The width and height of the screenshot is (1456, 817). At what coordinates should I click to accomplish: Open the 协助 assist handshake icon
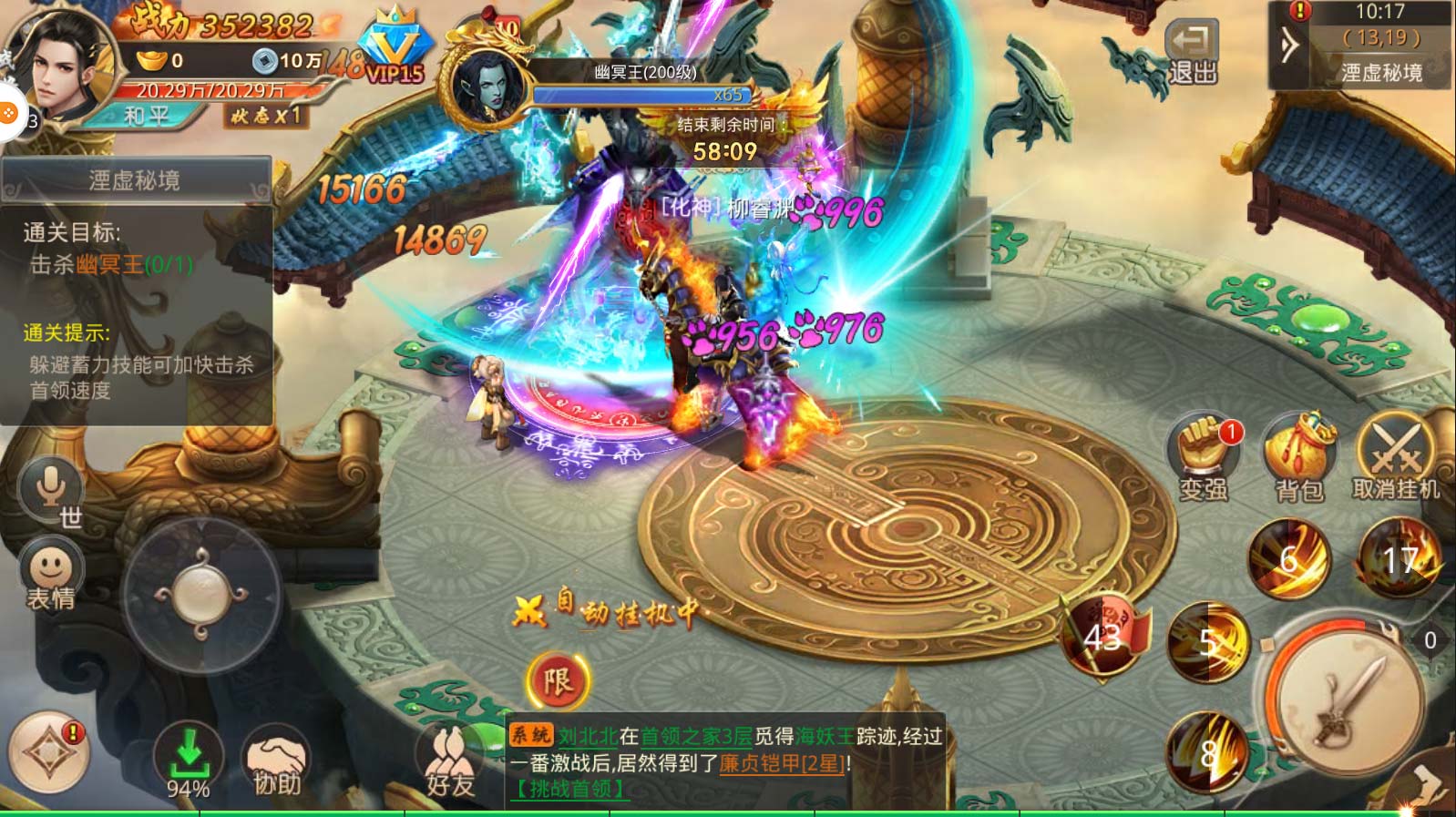point(276,765)
